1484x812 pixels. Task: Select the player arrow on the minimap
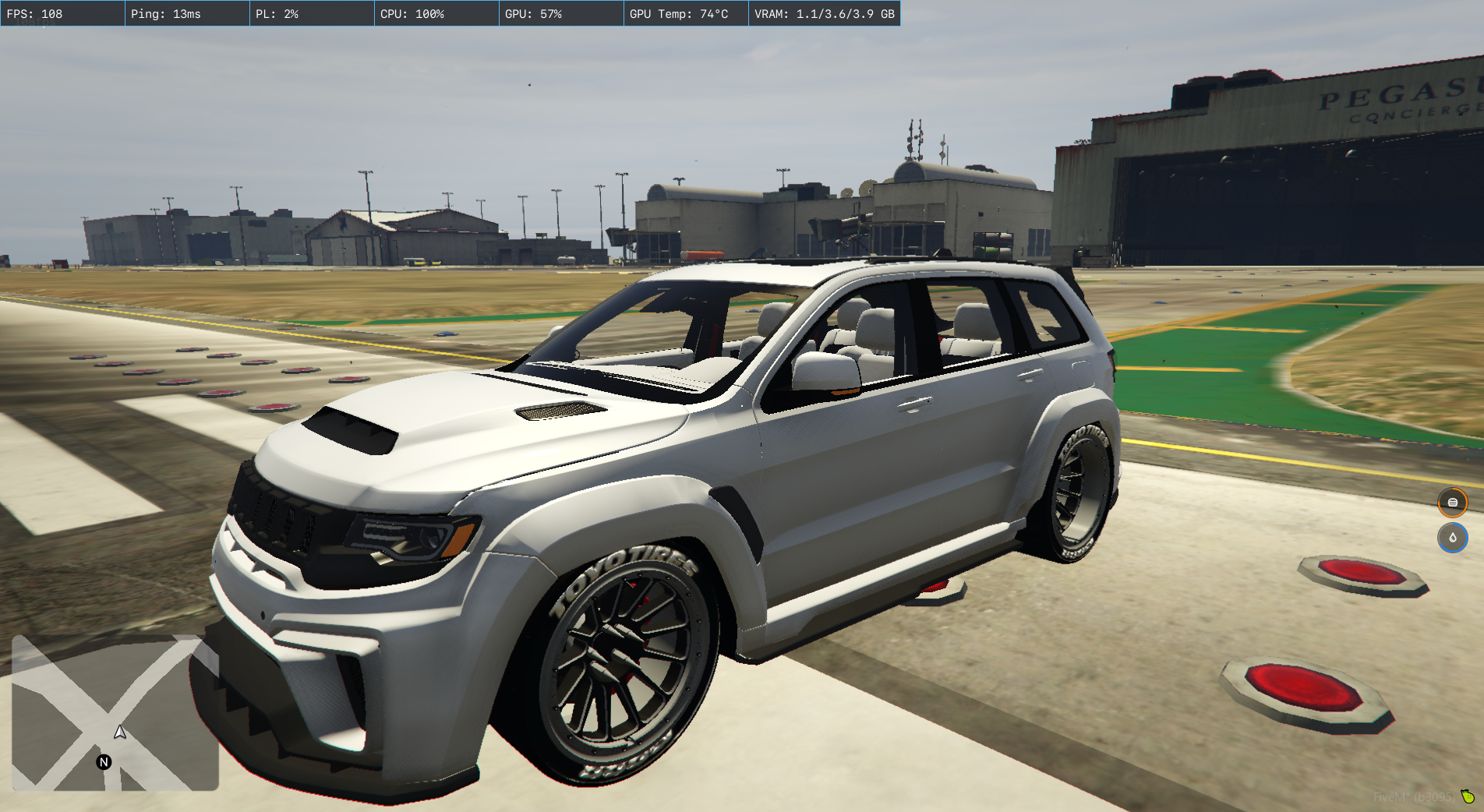pos(120,732)
